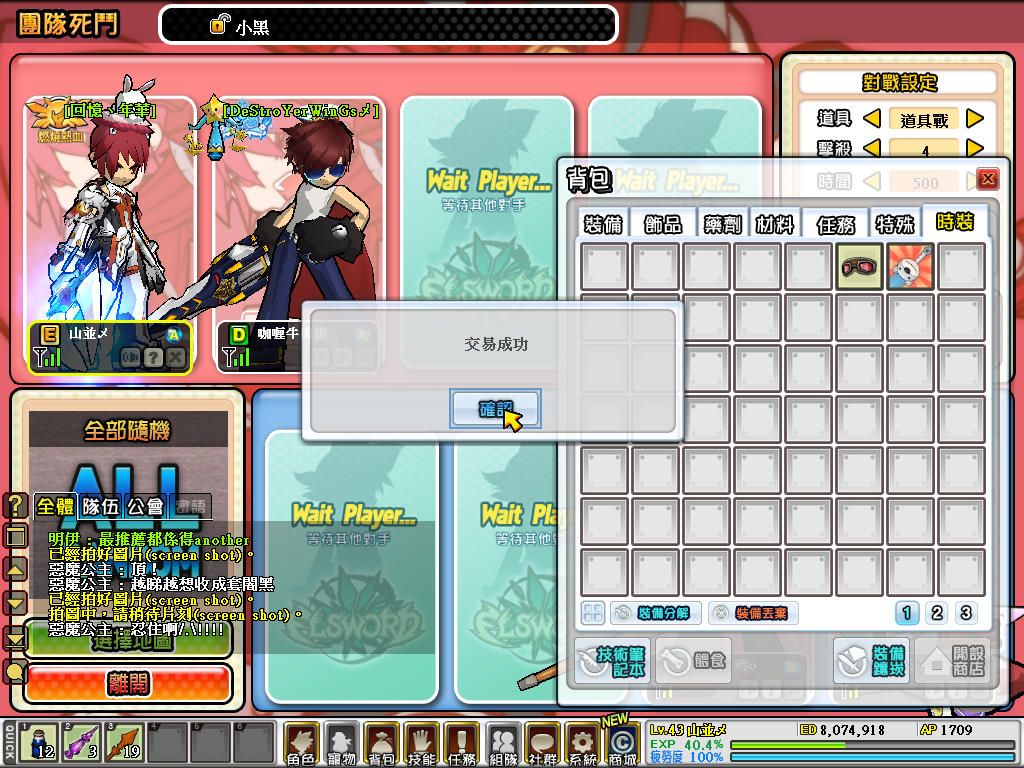Open the 商城 shop from bottom bar
This screenshot has height=768, width=1024.
(x=622, y=745)
